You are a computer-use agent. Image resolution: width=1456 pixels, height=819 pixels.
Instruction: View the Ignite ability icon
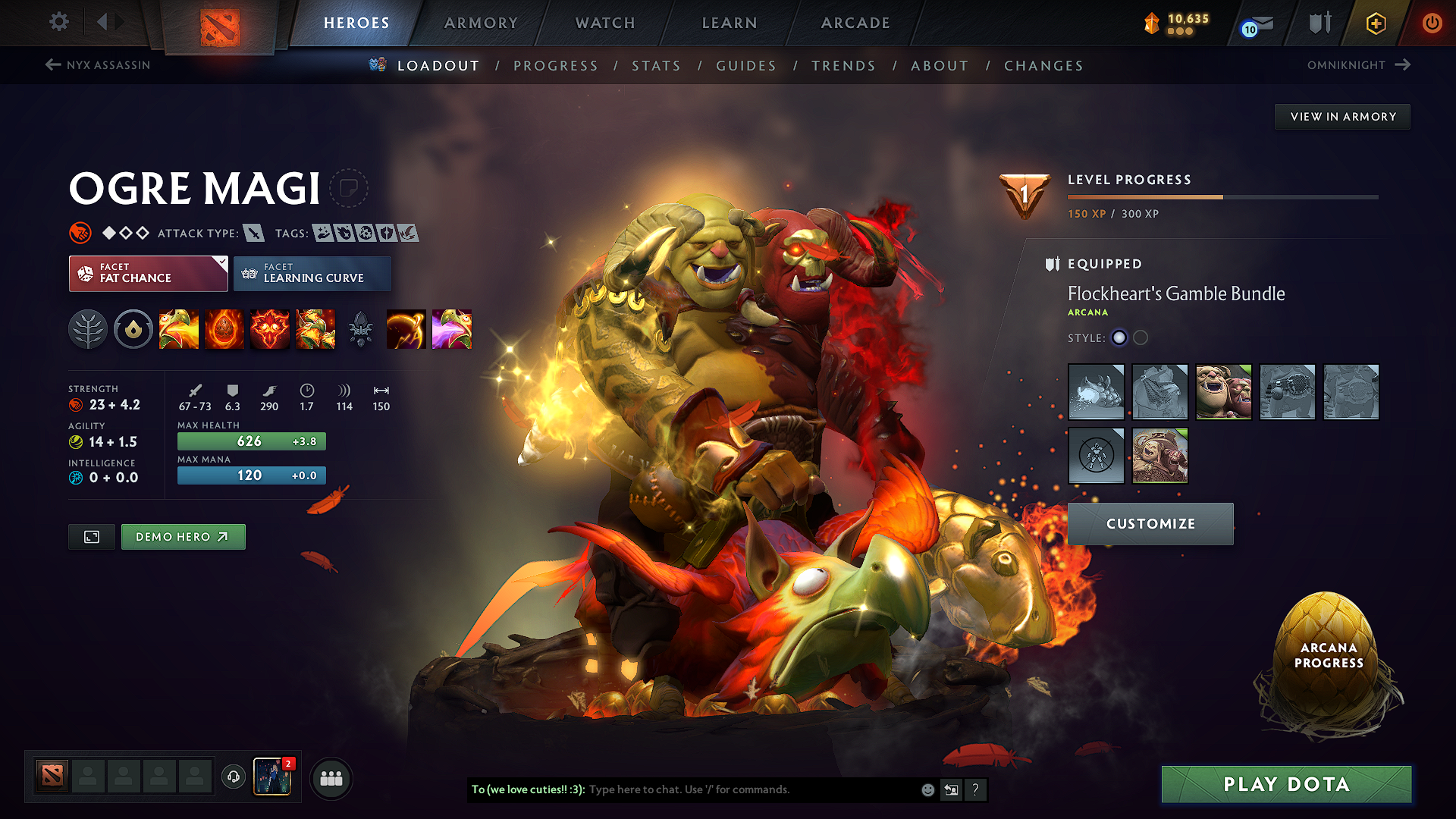tap(224, 329)
